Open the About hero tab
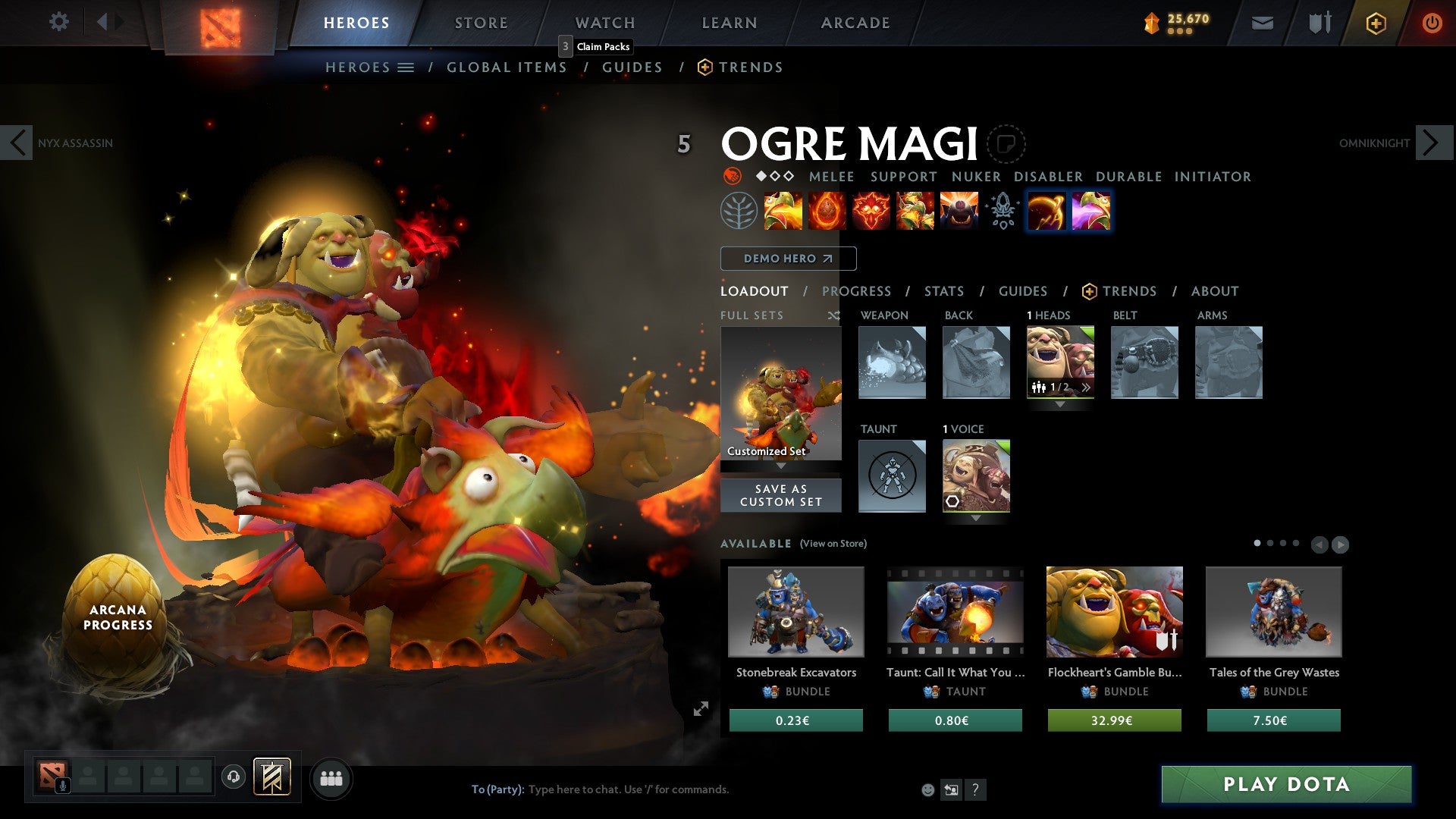1456x819 pixels. 1214,291
